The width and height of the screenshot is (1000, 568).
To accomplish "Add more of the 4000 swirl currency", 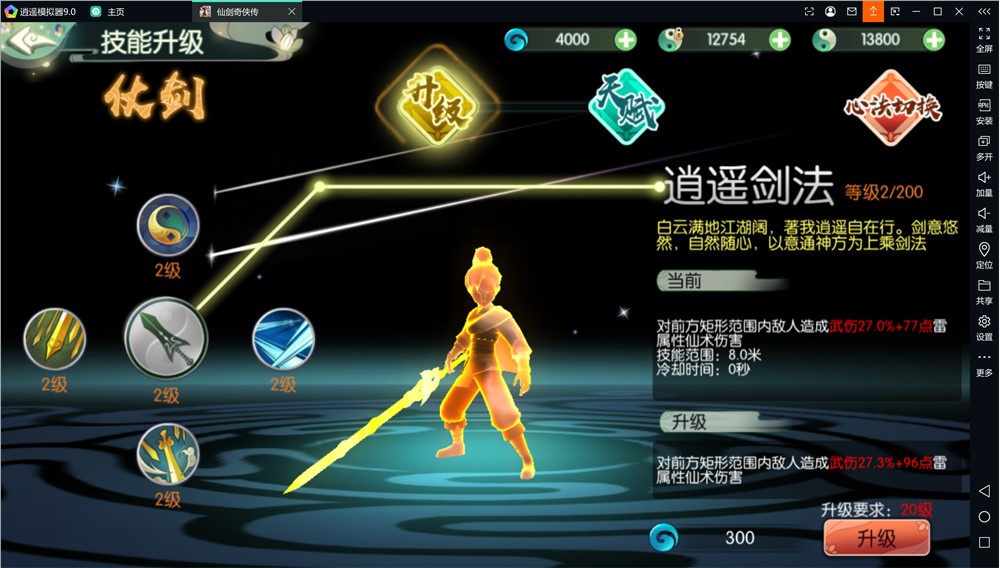I will (x=625, y=40).
